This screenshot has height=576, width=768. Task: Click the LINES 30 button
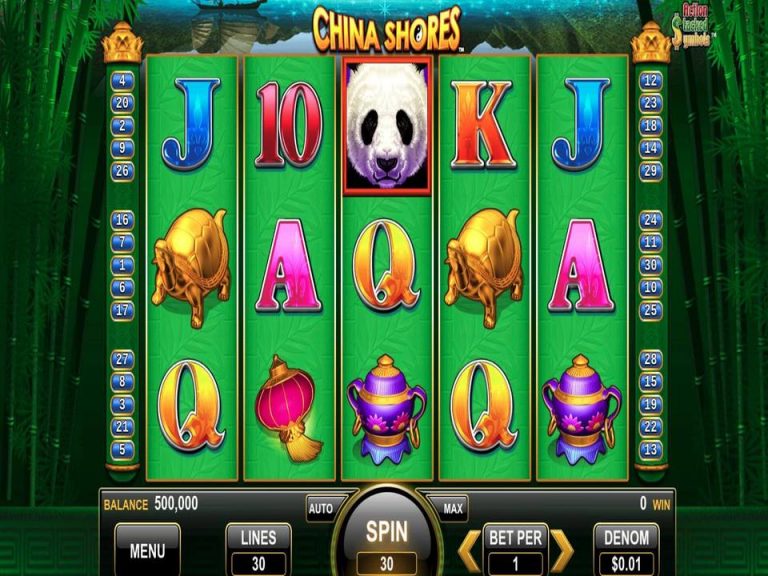[258, 549]
